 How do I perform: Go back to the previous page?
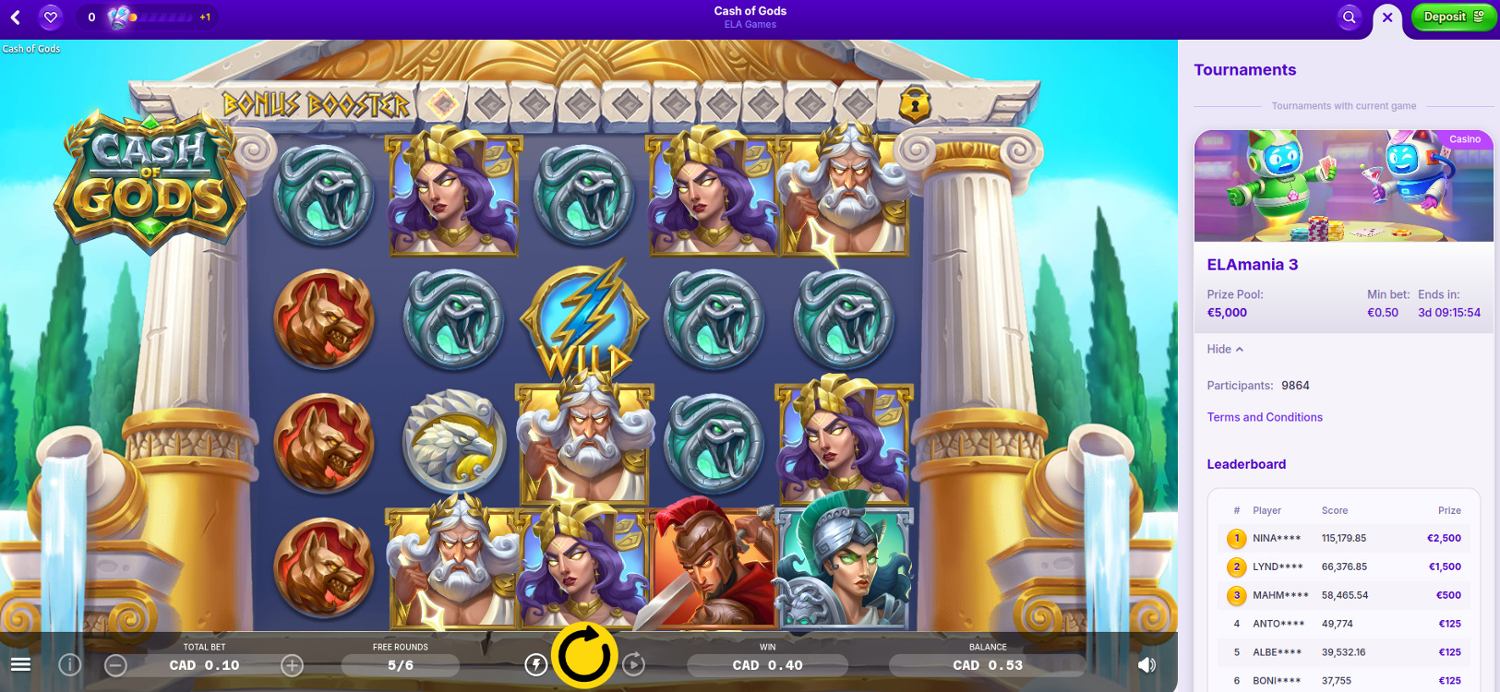pos(16,17)
